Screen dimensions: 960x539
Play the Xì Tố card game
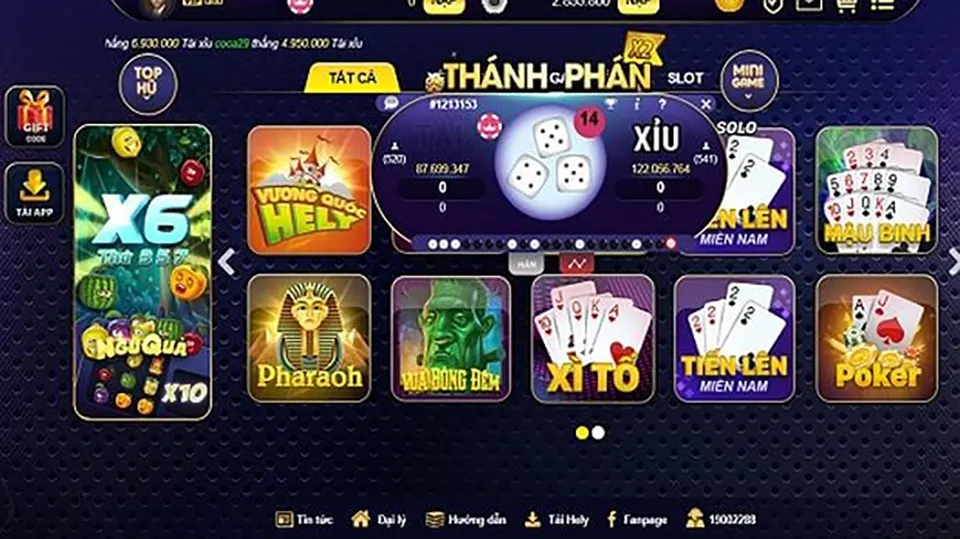(x=592, y=338)
